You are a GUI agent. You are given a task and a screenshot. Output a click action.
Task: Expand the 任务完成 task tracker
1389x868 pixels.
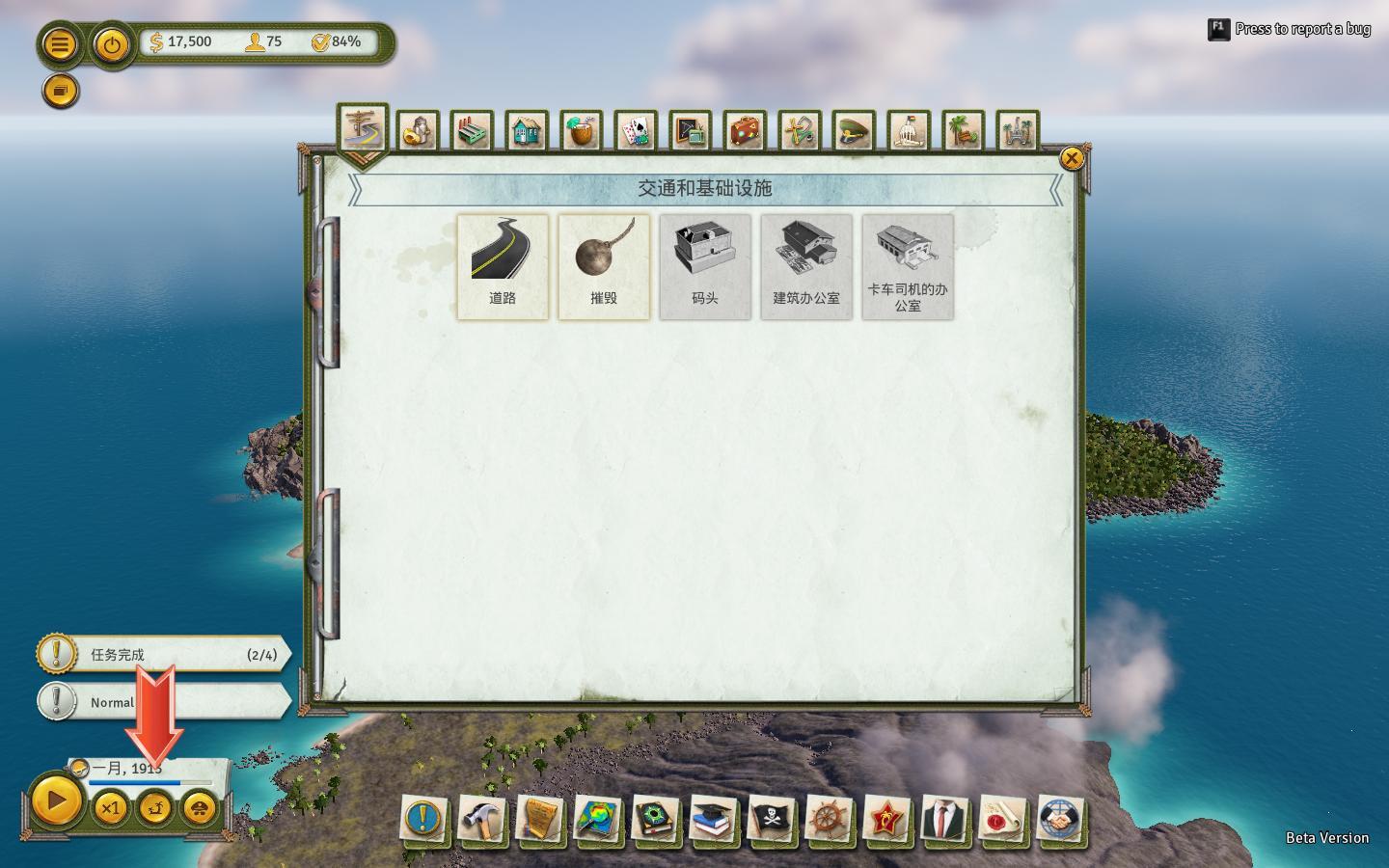tap(164, 654)
